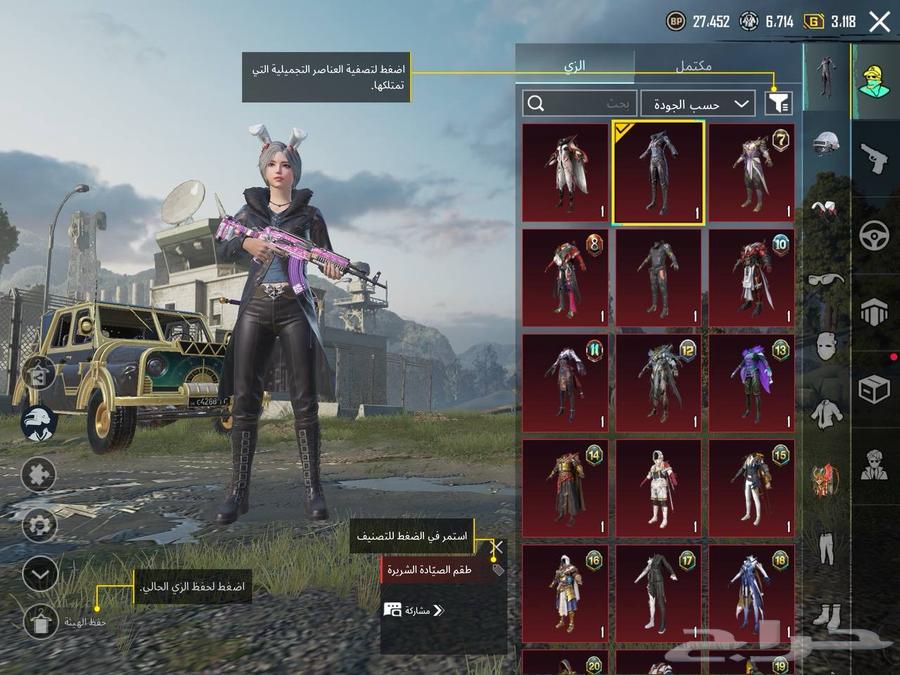The image size is (900, 675).
Task: Open the box crate category
Action: tap(875, 390)
